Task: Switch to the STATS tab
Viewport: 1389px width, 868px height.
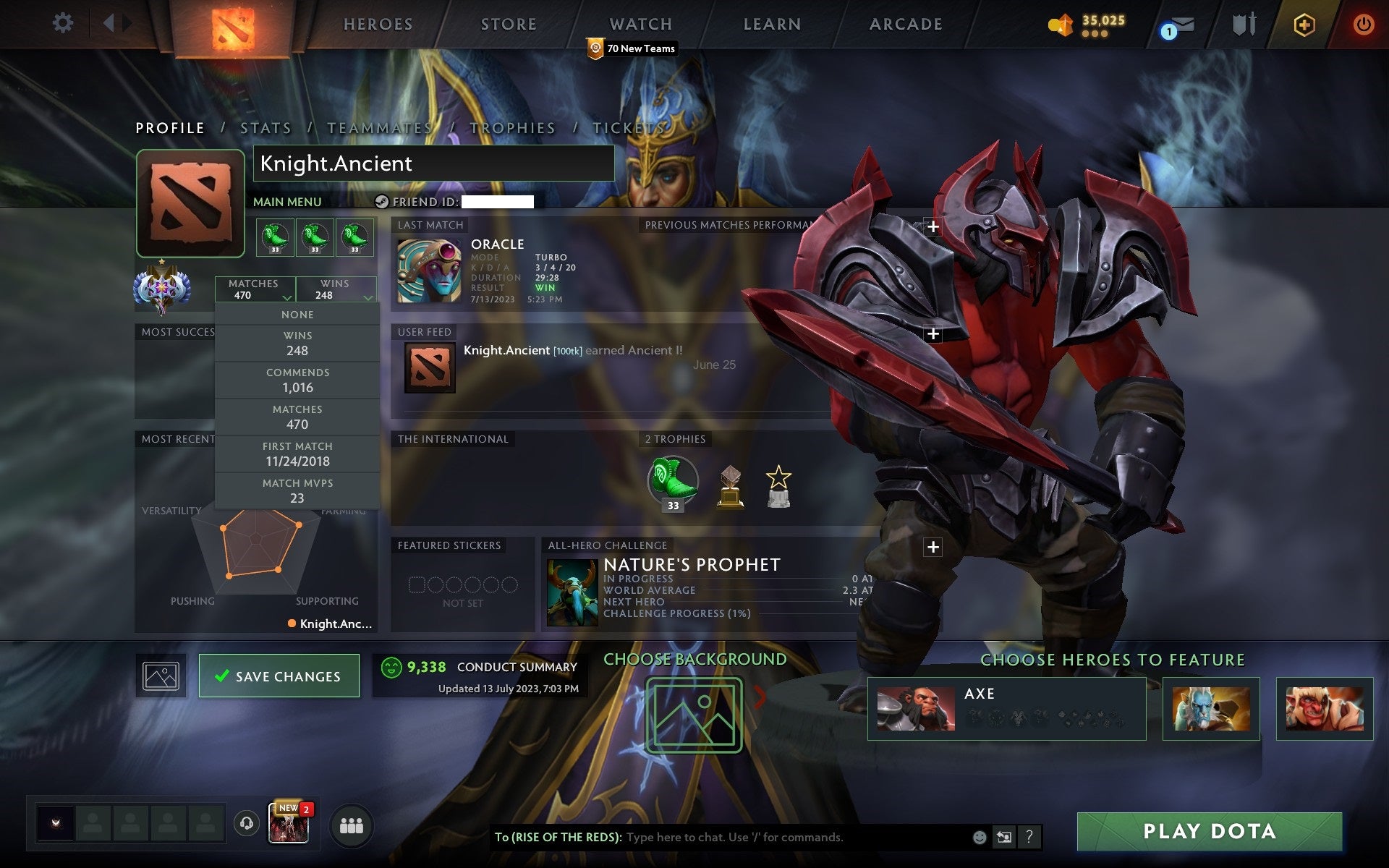Action: tap(266, 127)
